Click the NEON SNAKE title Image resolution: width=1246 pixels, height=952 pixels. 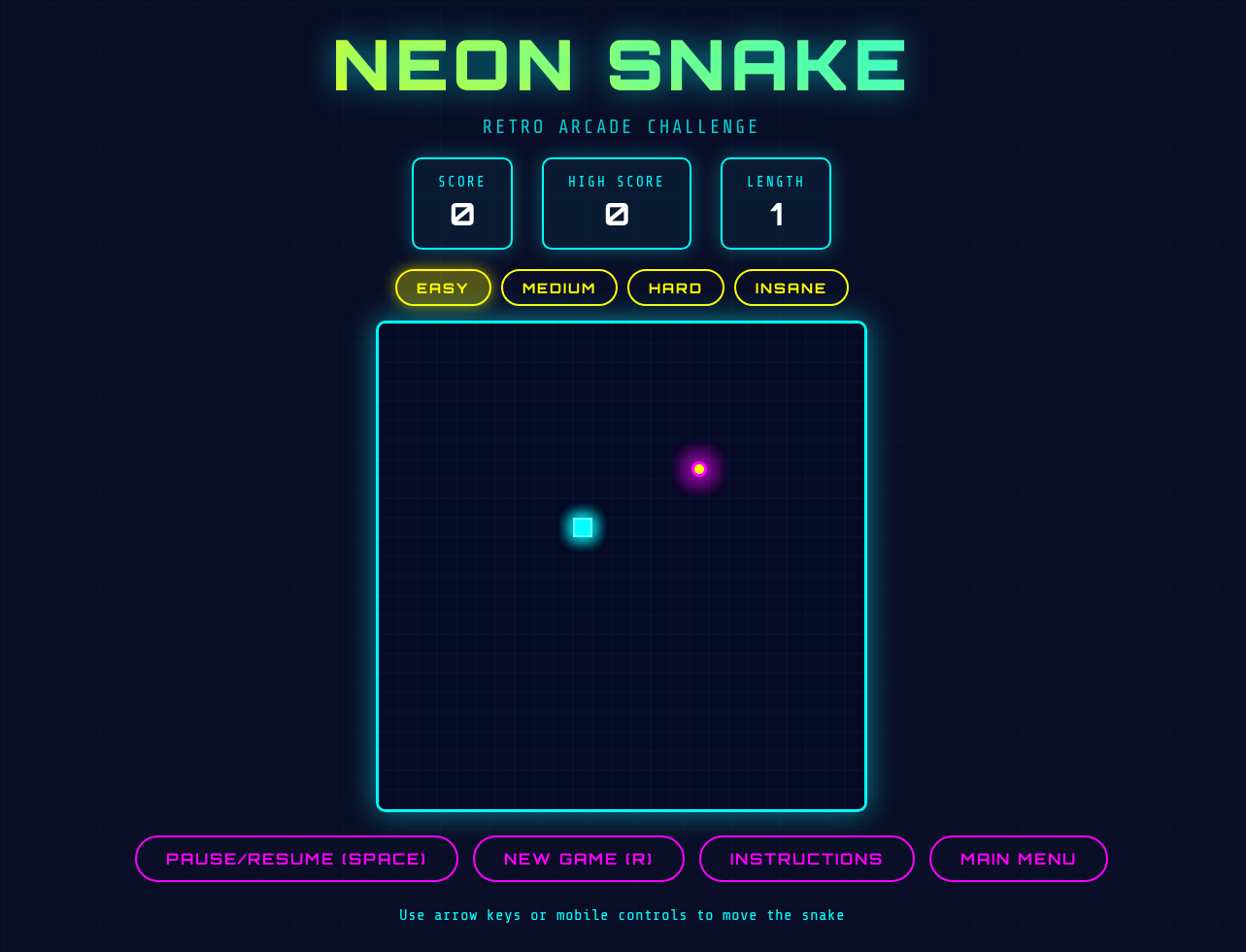pos(619,64)
